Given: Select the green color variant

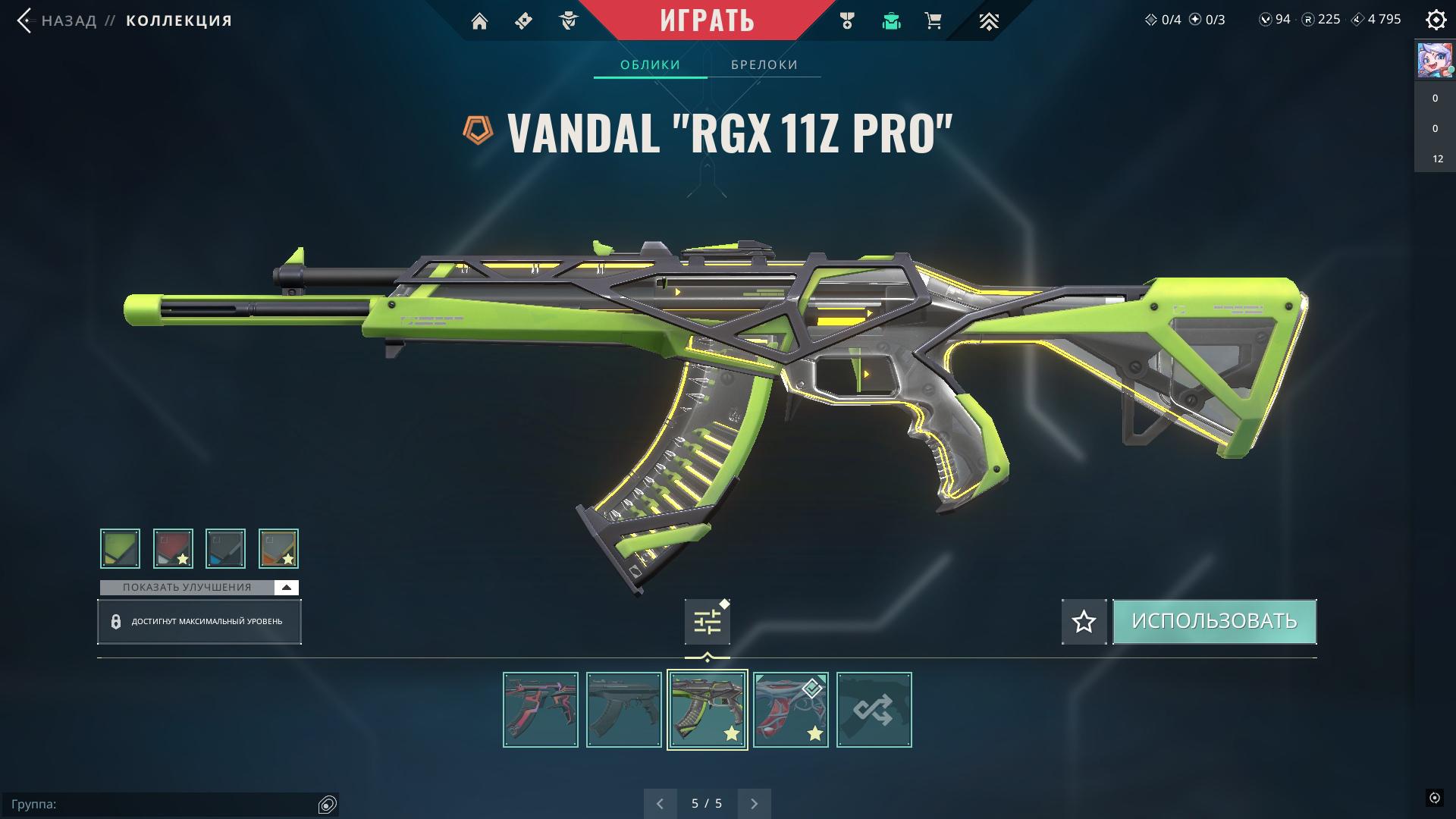Looking at the screenshot, I should click(120, 548).
